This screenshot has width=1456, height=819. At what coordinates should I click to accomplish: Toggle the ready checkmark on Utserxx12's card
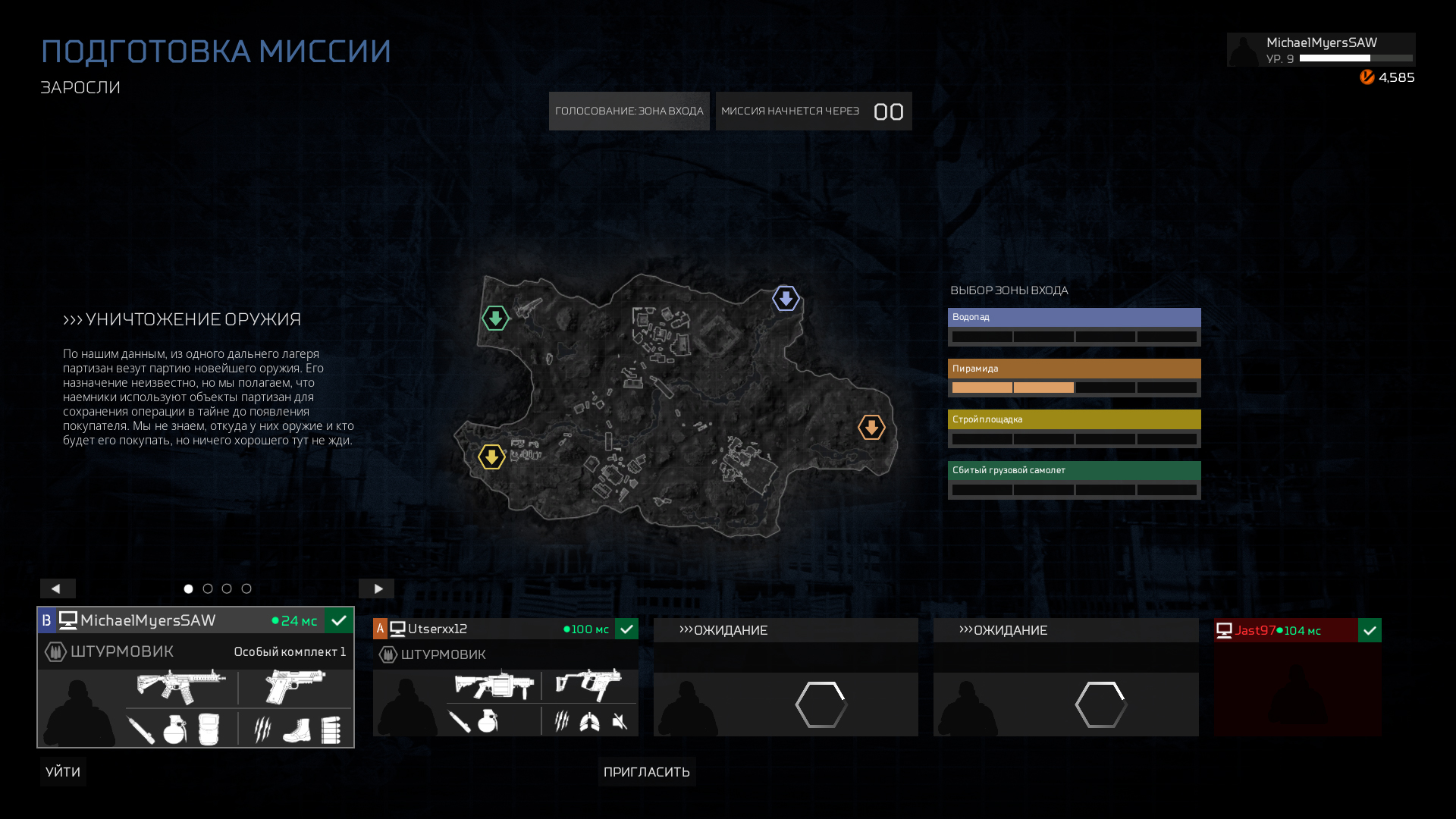coord(626,629)
